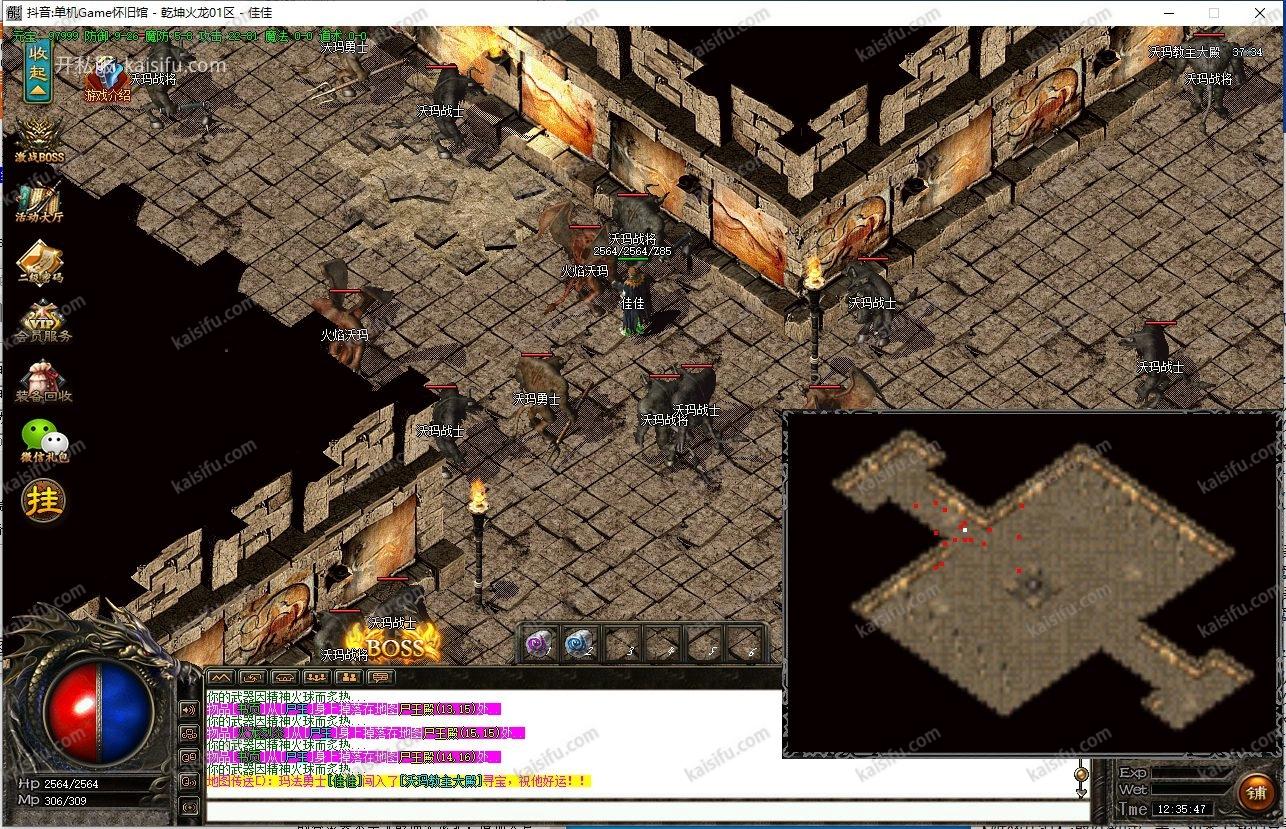Screen dimensions: 1286x829
Task: Enter the 活动大厅 activity hall
Action: point(39,201)
